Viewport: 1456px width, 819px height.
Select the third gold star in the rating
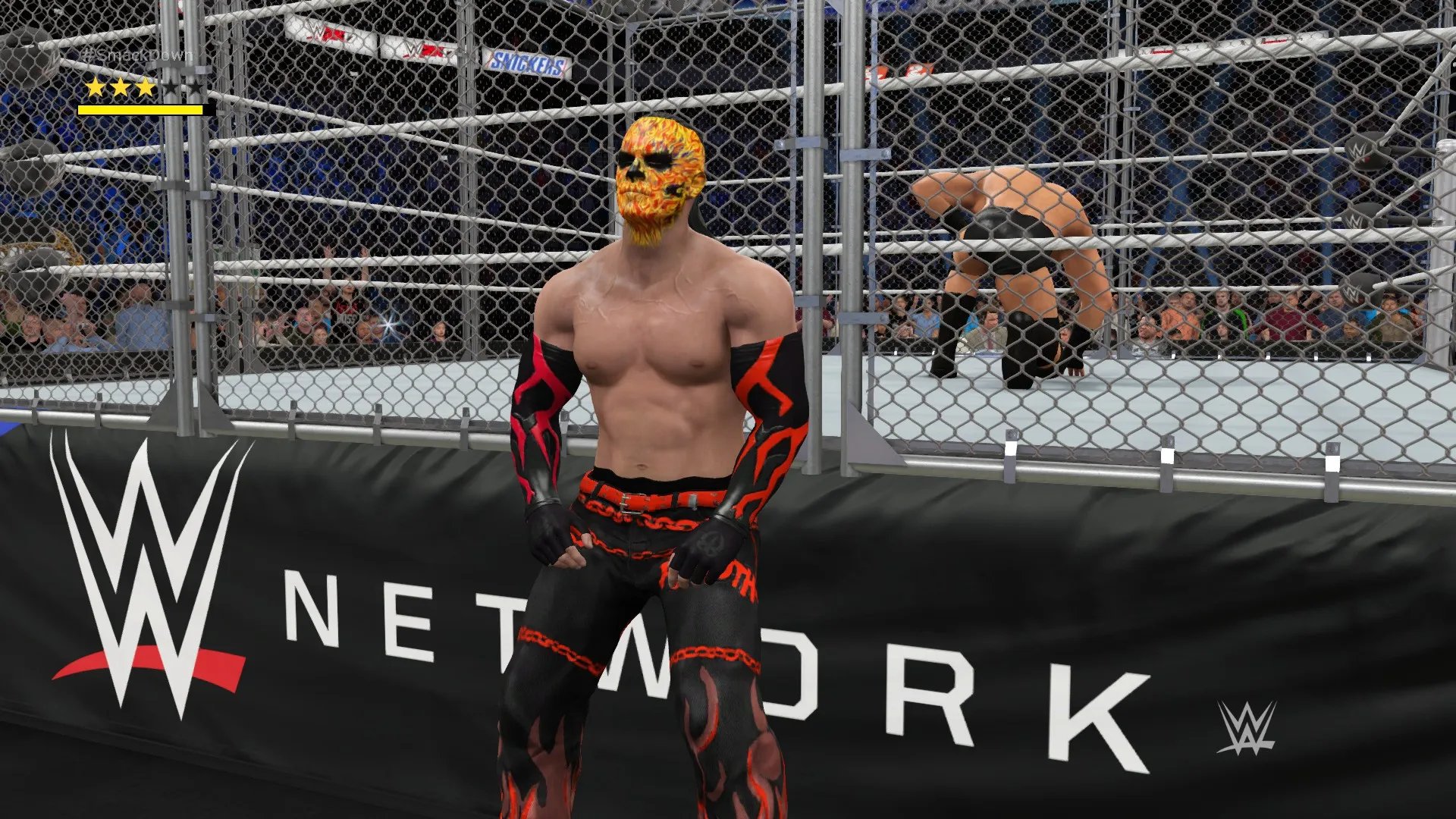point(144,88)
